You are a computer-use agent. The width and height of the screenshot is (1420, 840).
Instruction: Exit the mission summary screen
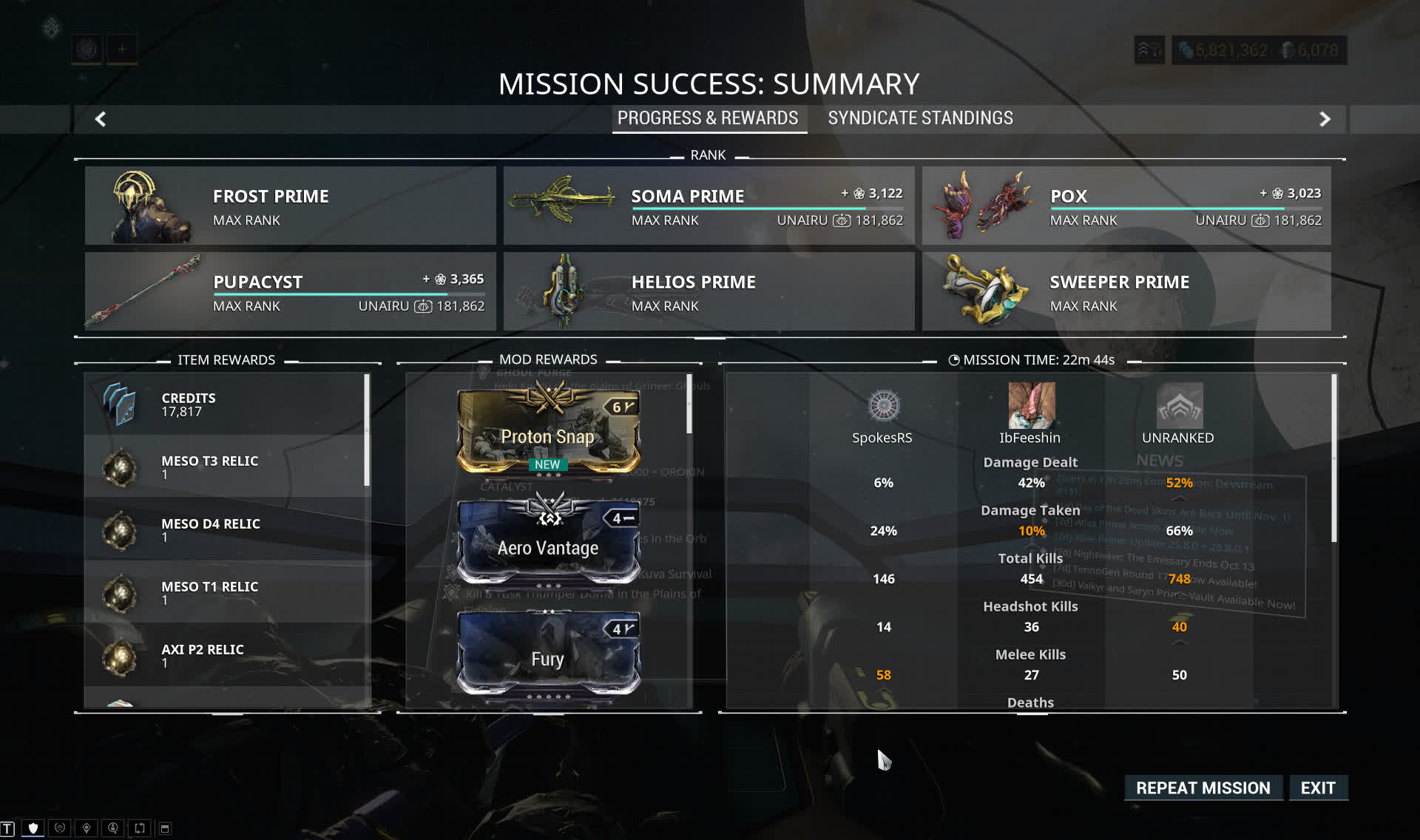pos(1318,788)
